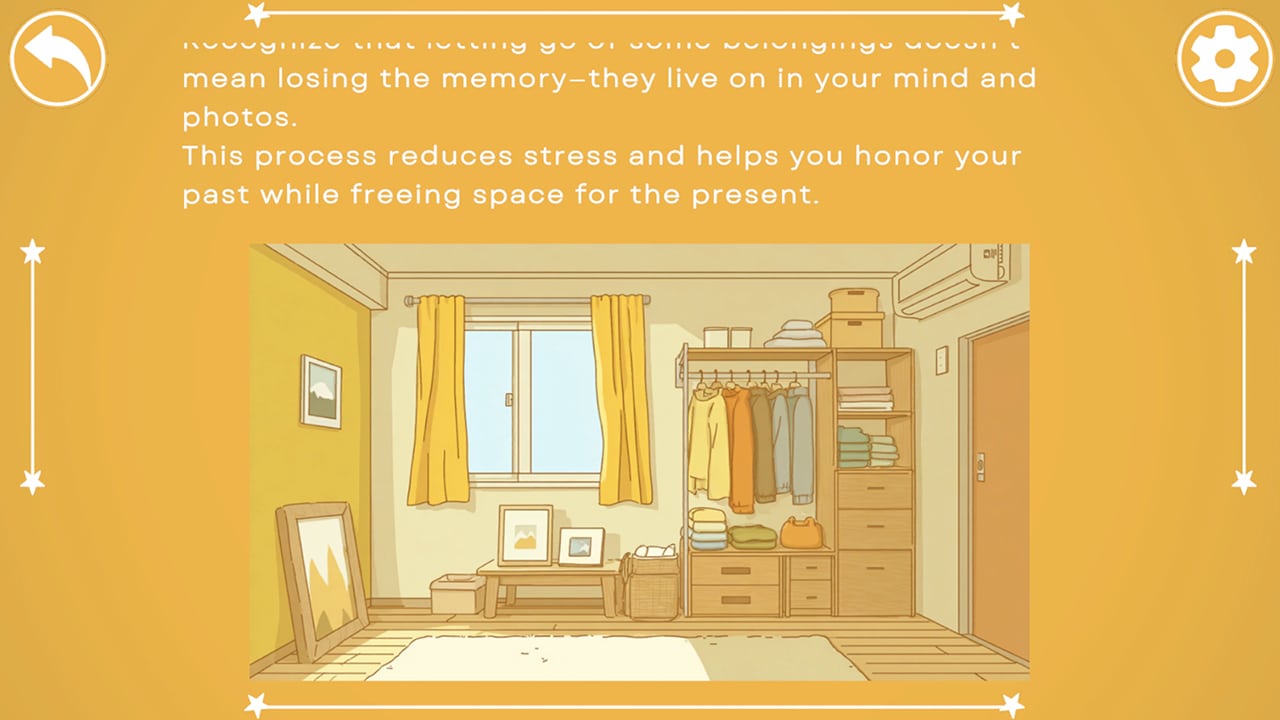Open the settings gear menu
The height and width of the screenshot is (720, 1280).
coord(1222,57)
